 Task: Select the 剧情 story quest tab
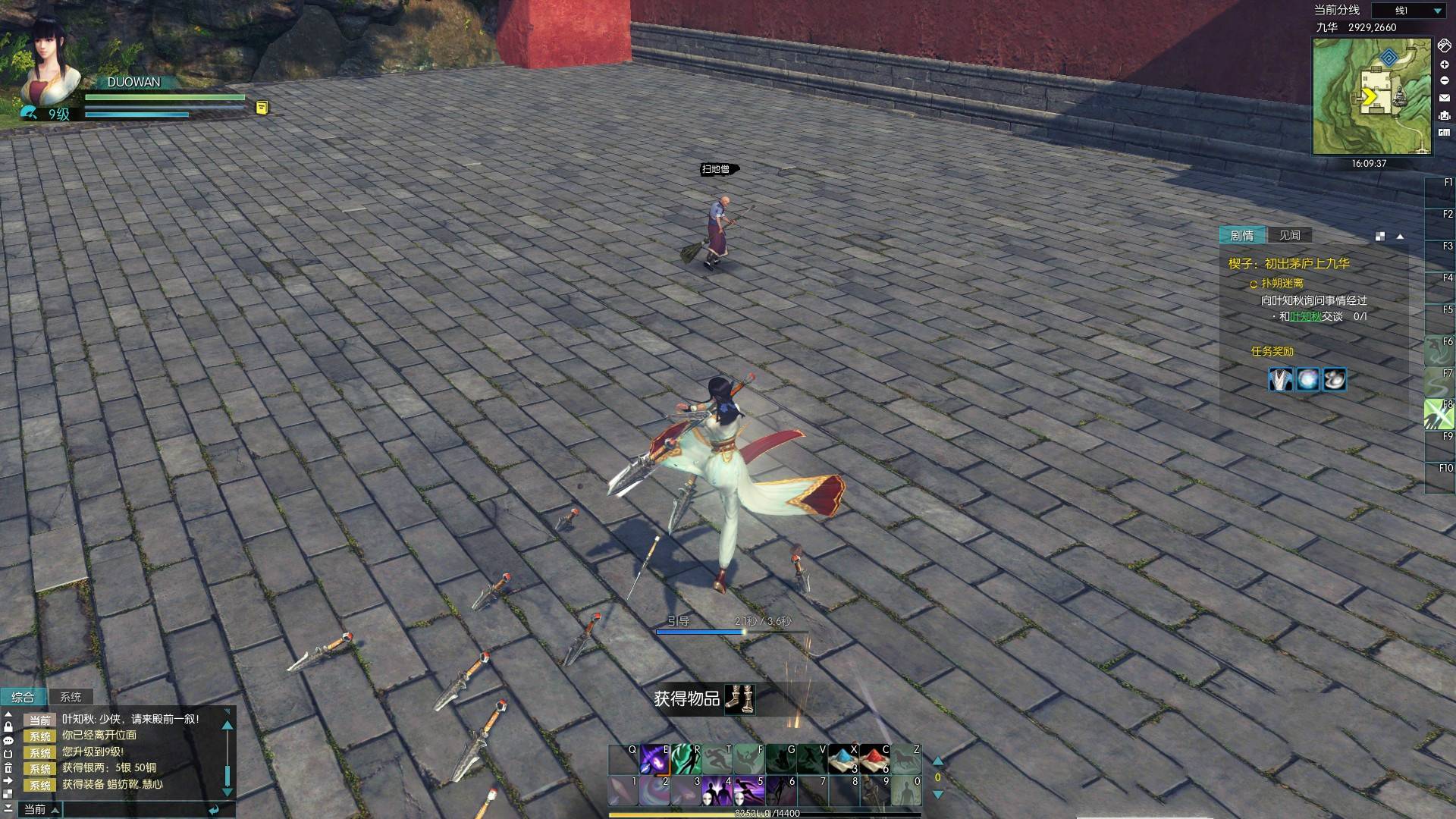coord(1241,235)
